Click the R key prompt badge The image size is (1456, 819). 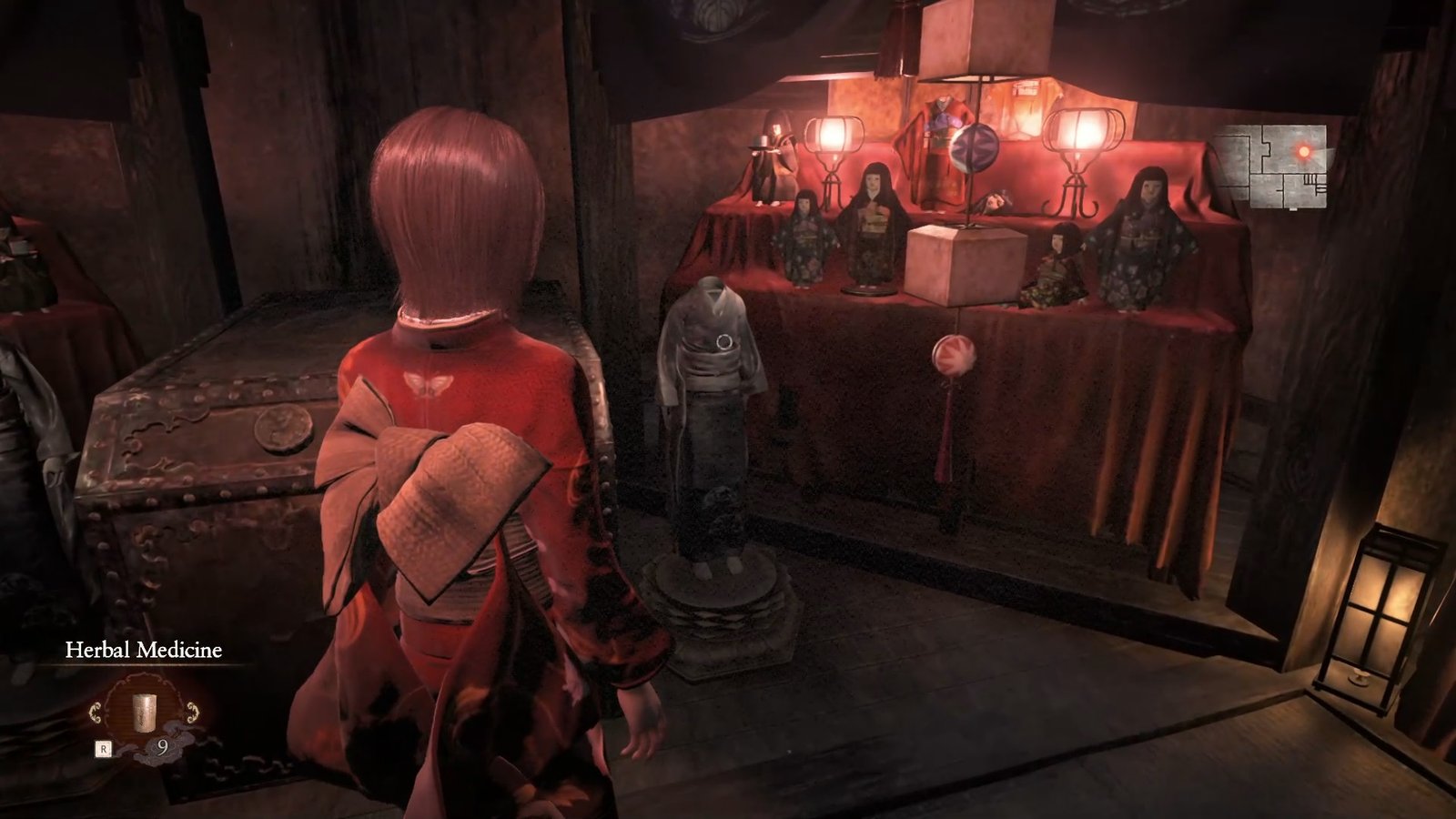(x=103, y=747)
